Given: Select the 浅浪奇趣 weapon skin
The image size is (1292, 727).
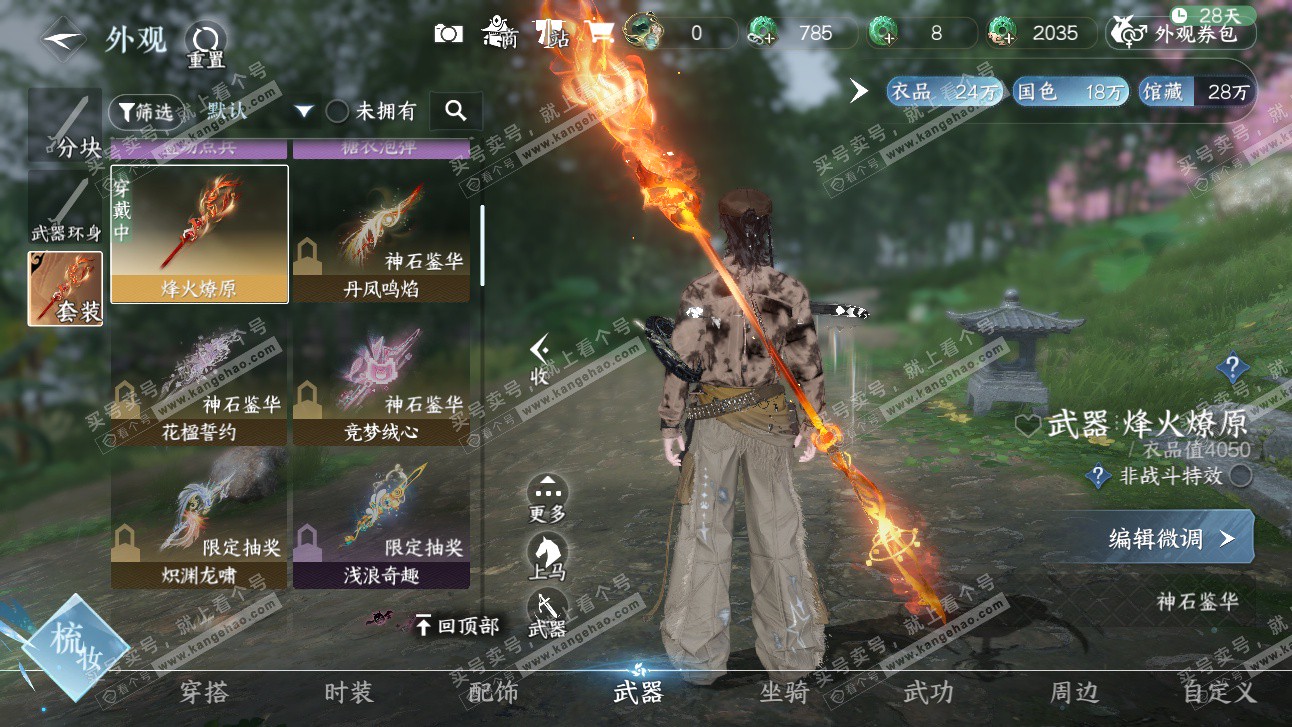Looking at the screenshot, I should click(x=381, y=520).
